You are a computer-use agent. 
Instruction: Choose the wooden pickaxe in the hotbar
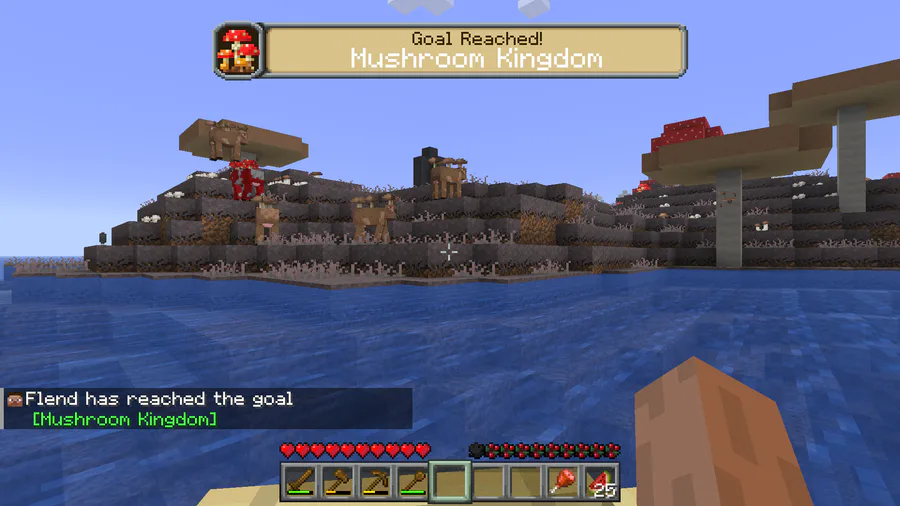(x=375, y=482)
